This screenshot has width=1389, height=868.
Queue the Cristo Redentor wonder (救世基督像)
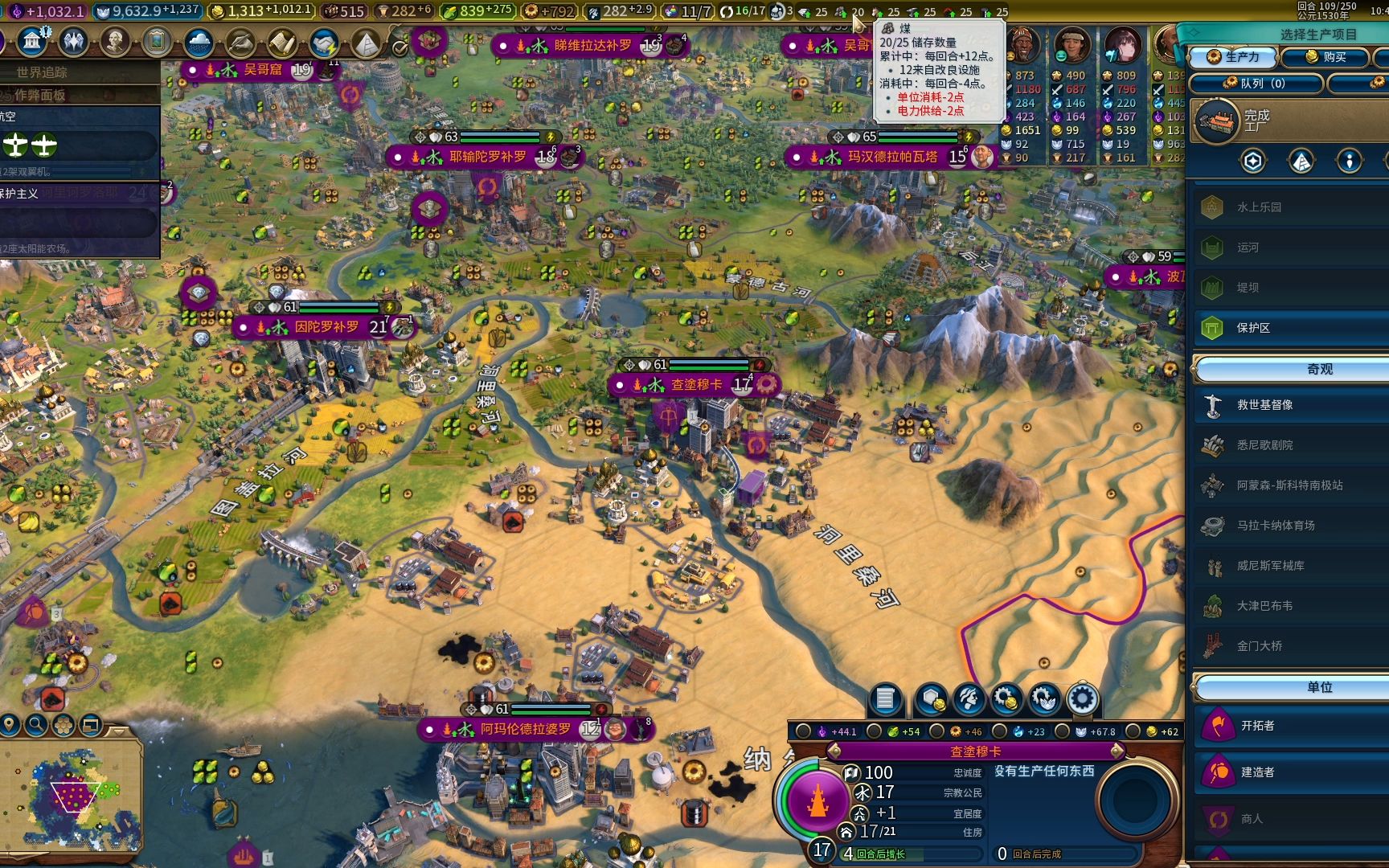click(x=1265, y=405)
